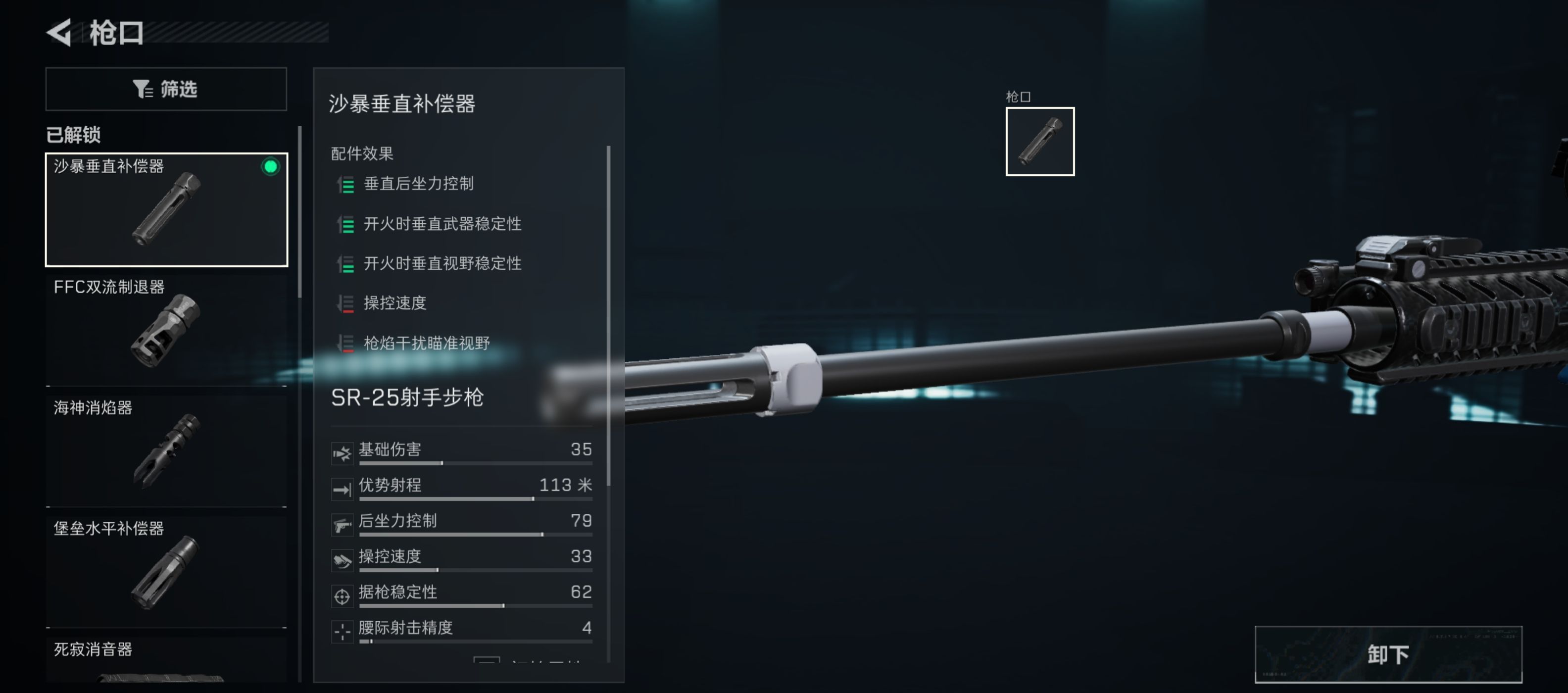Toggle the green equipped indicator on 沙暴垂直补偿器
The image size is (1568, 693).
(270, 167)
